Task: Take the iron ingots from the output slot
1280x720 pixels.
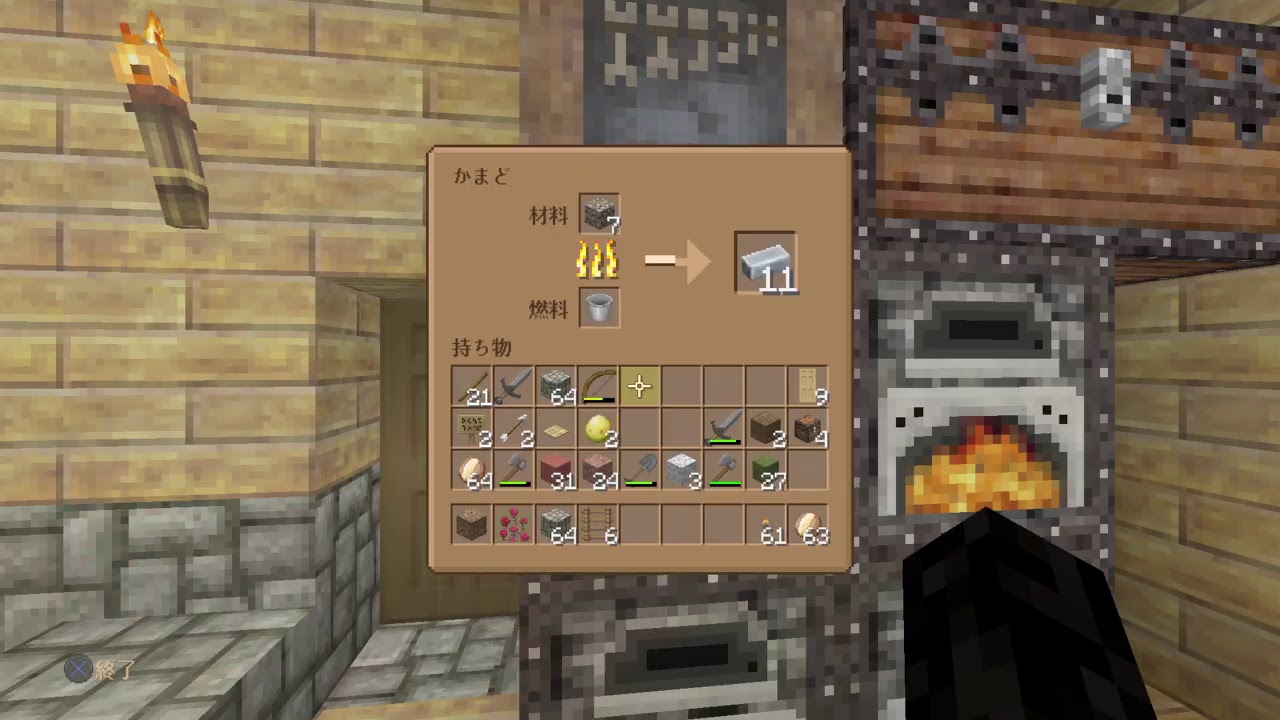Action: click(766, 262)
